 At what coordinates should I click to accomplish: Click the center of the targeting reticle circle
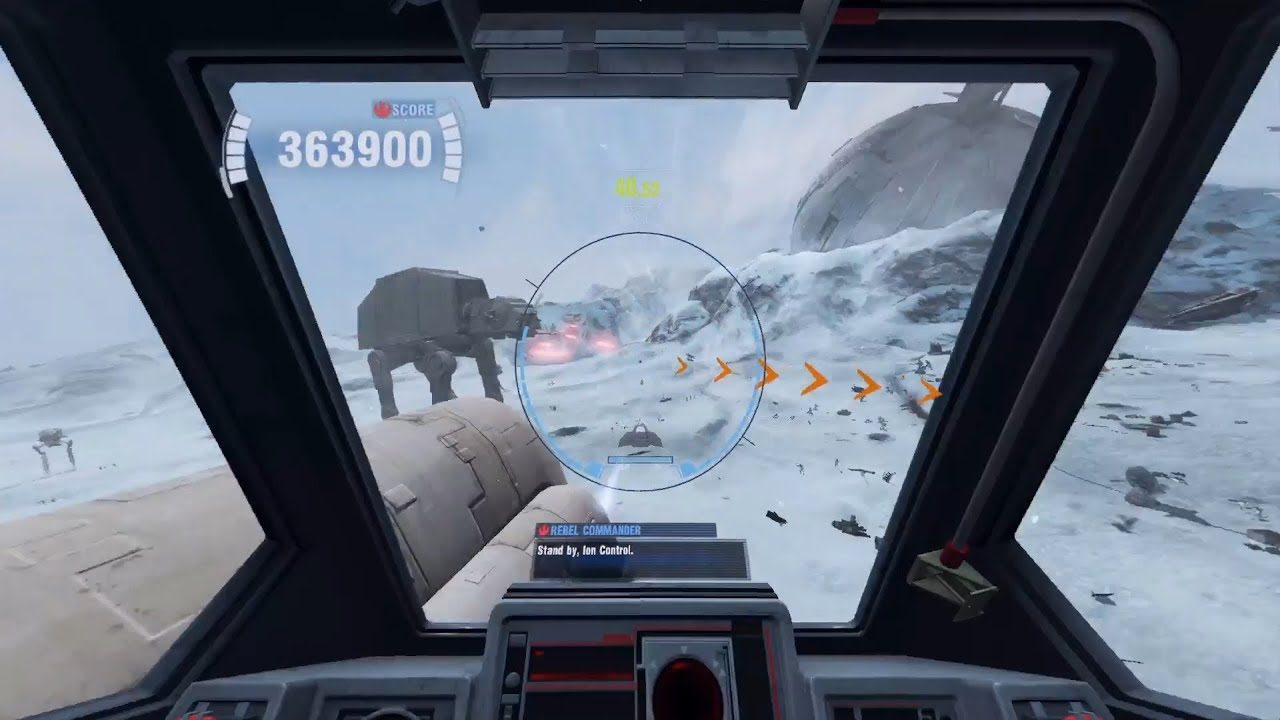click(640, 355)
